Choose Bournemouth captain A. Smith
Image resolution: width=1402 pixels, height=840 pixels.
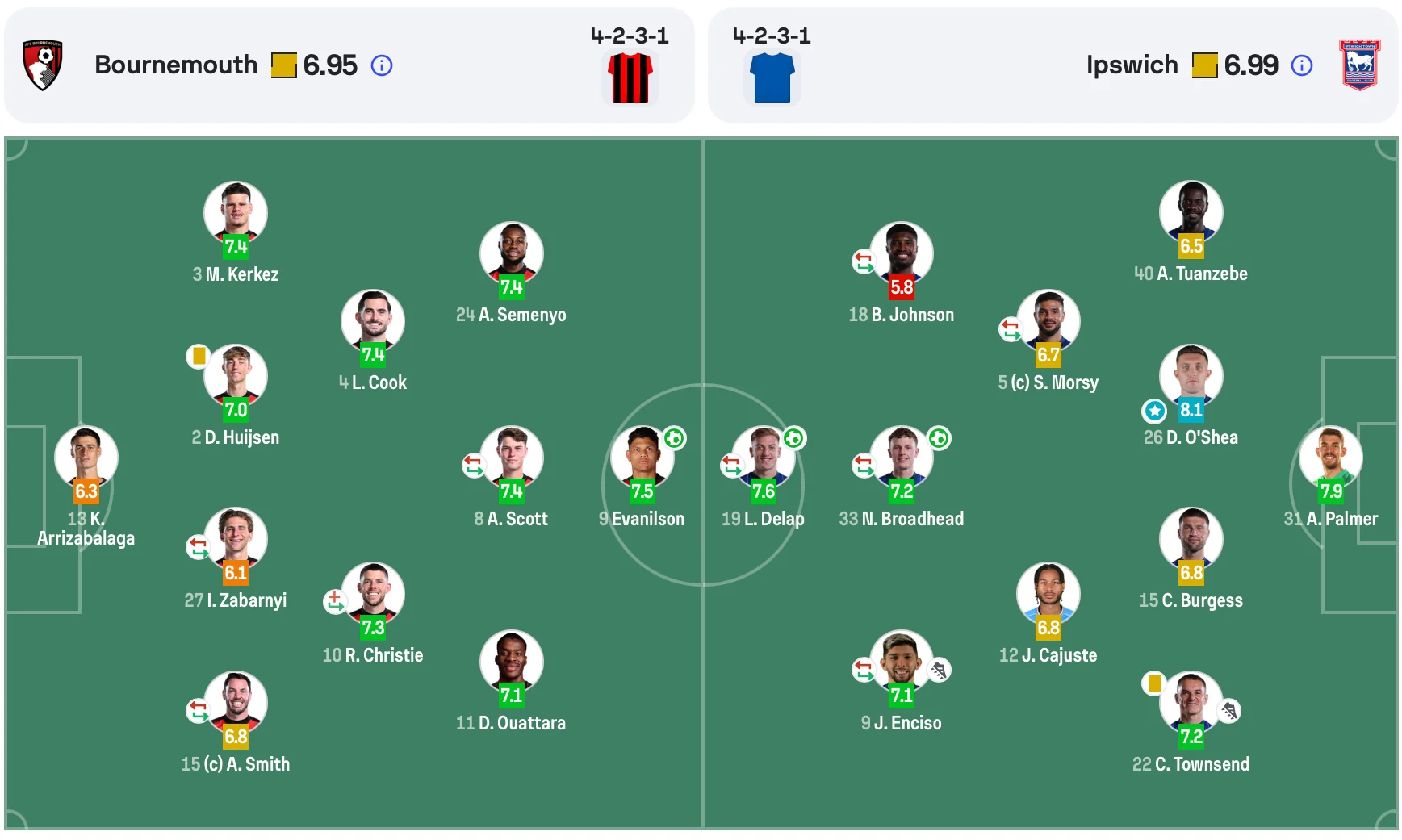click(236, 703)
